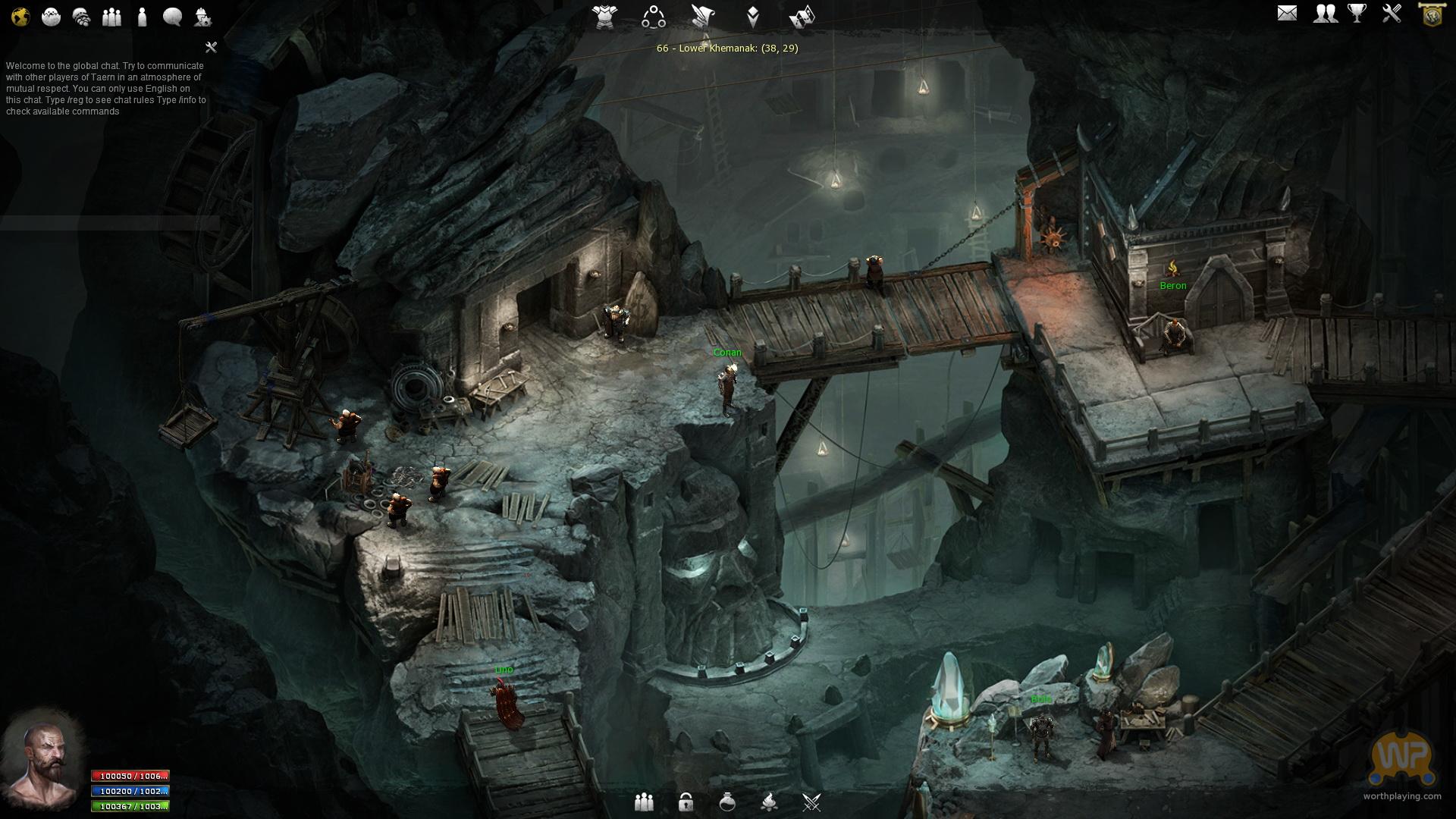The height and width of the screenshot is (819, 1456).
Task: Show the friends list
Action: (1325, 14)
